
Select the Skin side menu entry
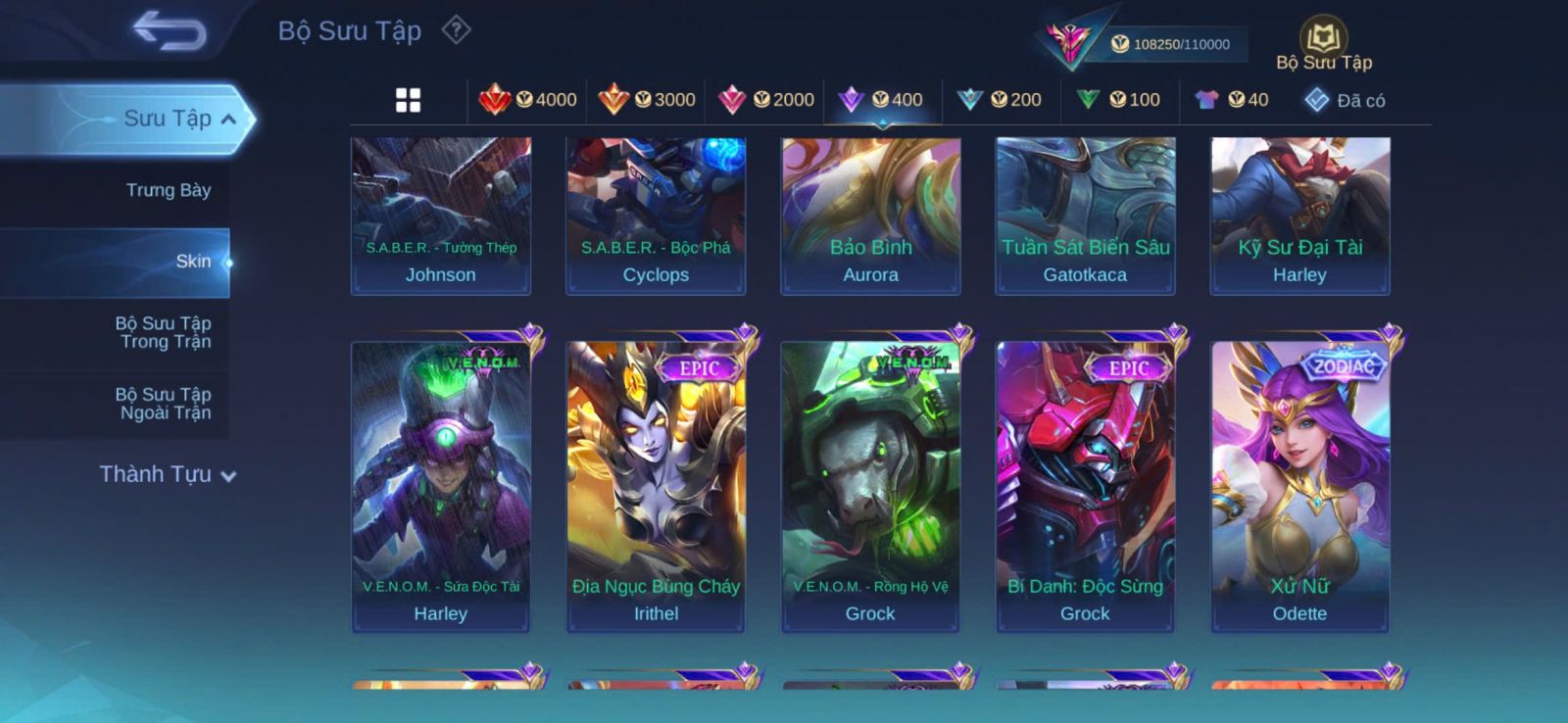pyautogui.click(x=192, y=262)
